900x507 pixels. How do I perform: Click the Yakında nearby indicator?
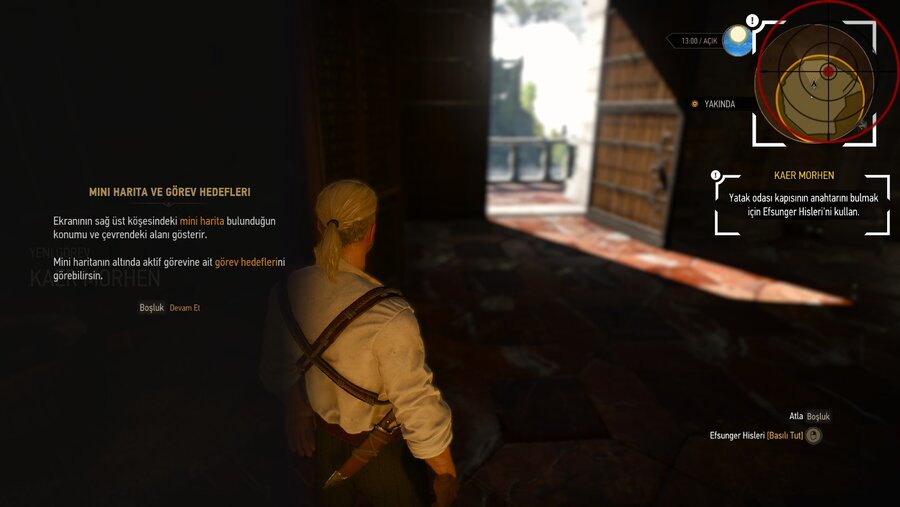coord(714,104)
